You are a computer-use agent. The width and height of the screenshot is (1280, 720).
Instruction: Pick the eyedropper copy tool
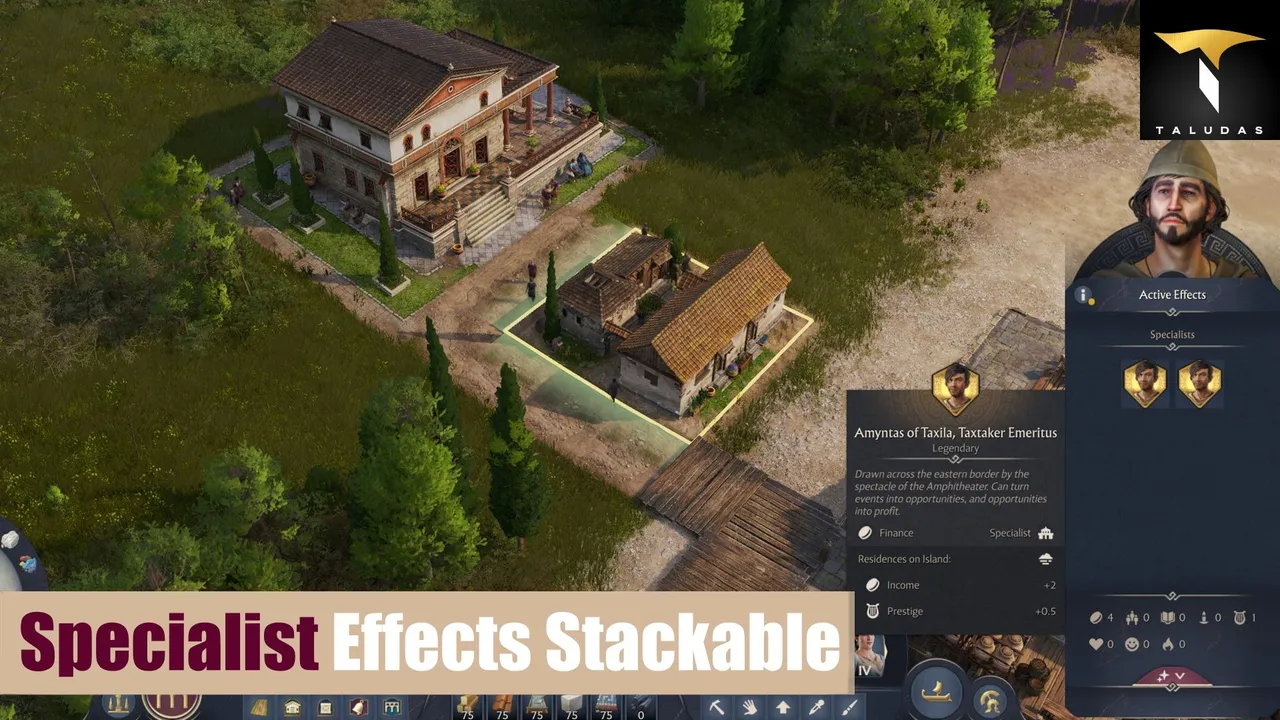click(816, 708)
